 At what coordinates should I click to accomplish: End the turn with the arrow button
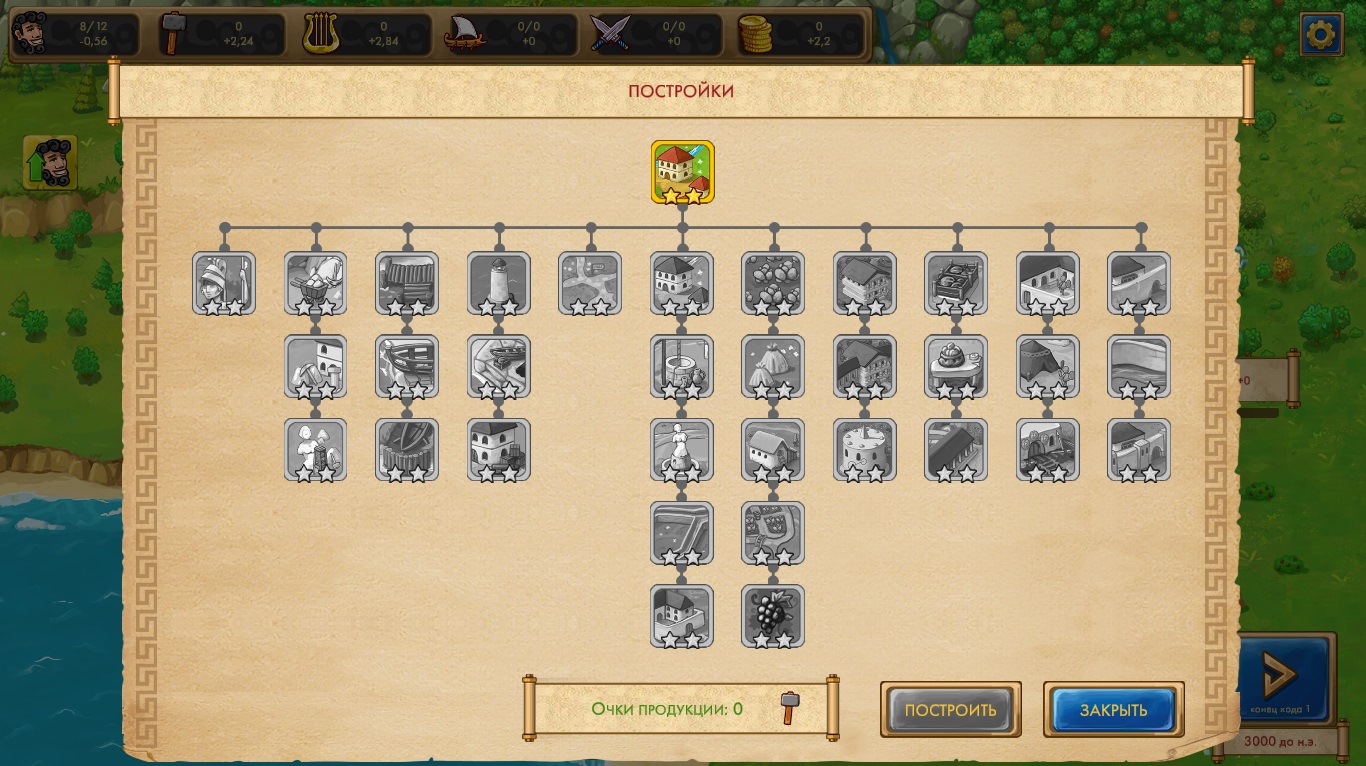[x=1285, y=675]
